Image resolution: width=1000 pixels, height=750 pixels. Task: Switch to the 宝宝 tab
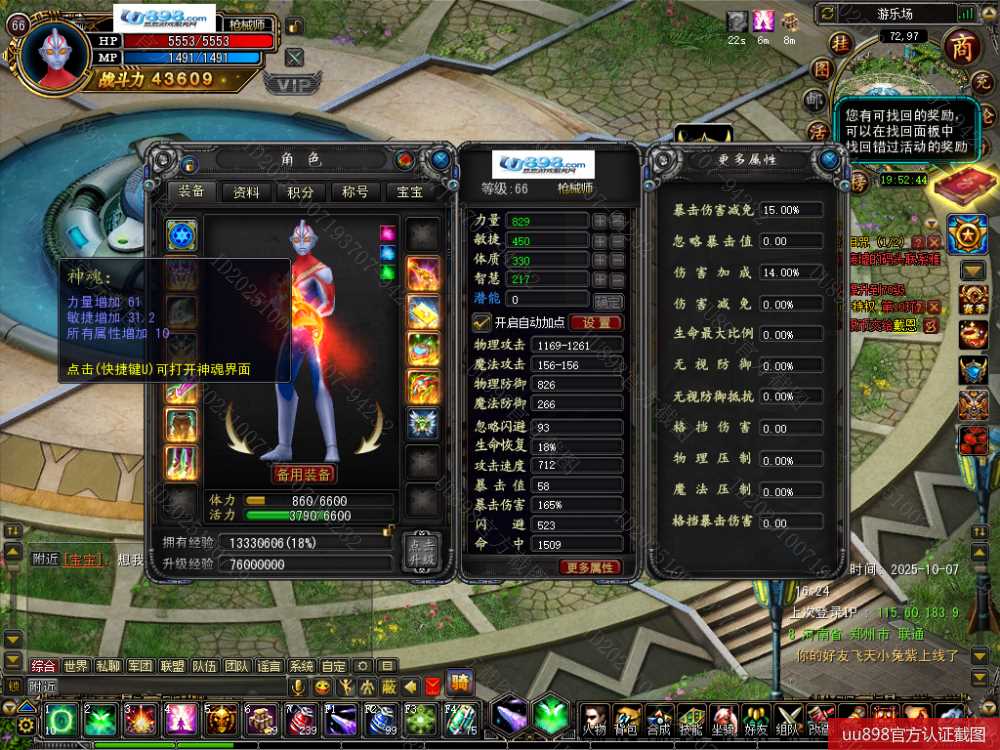tap(410, 192)
